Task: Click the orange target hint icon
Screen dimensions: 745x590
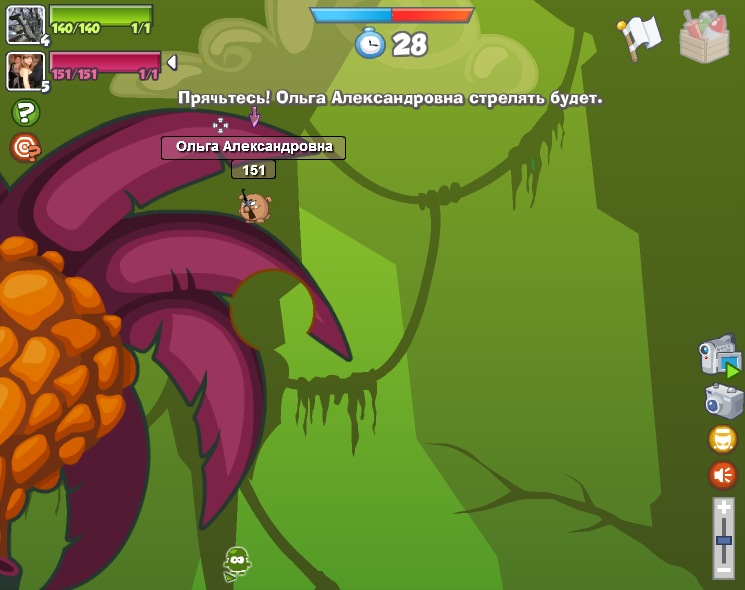Action: [x=25, y=148]
